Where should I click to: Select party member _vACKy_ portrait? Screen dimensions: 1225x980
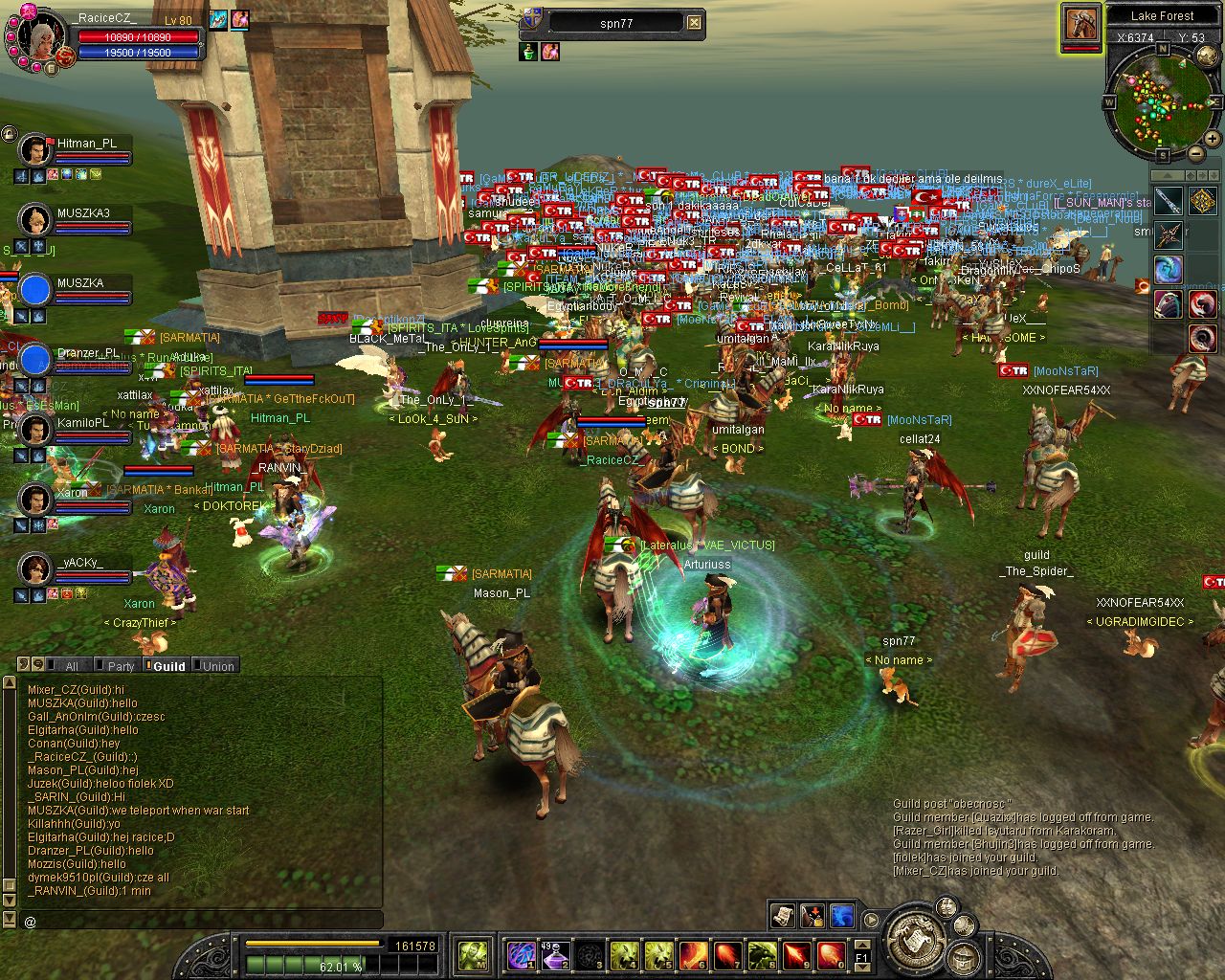(35, 569)
